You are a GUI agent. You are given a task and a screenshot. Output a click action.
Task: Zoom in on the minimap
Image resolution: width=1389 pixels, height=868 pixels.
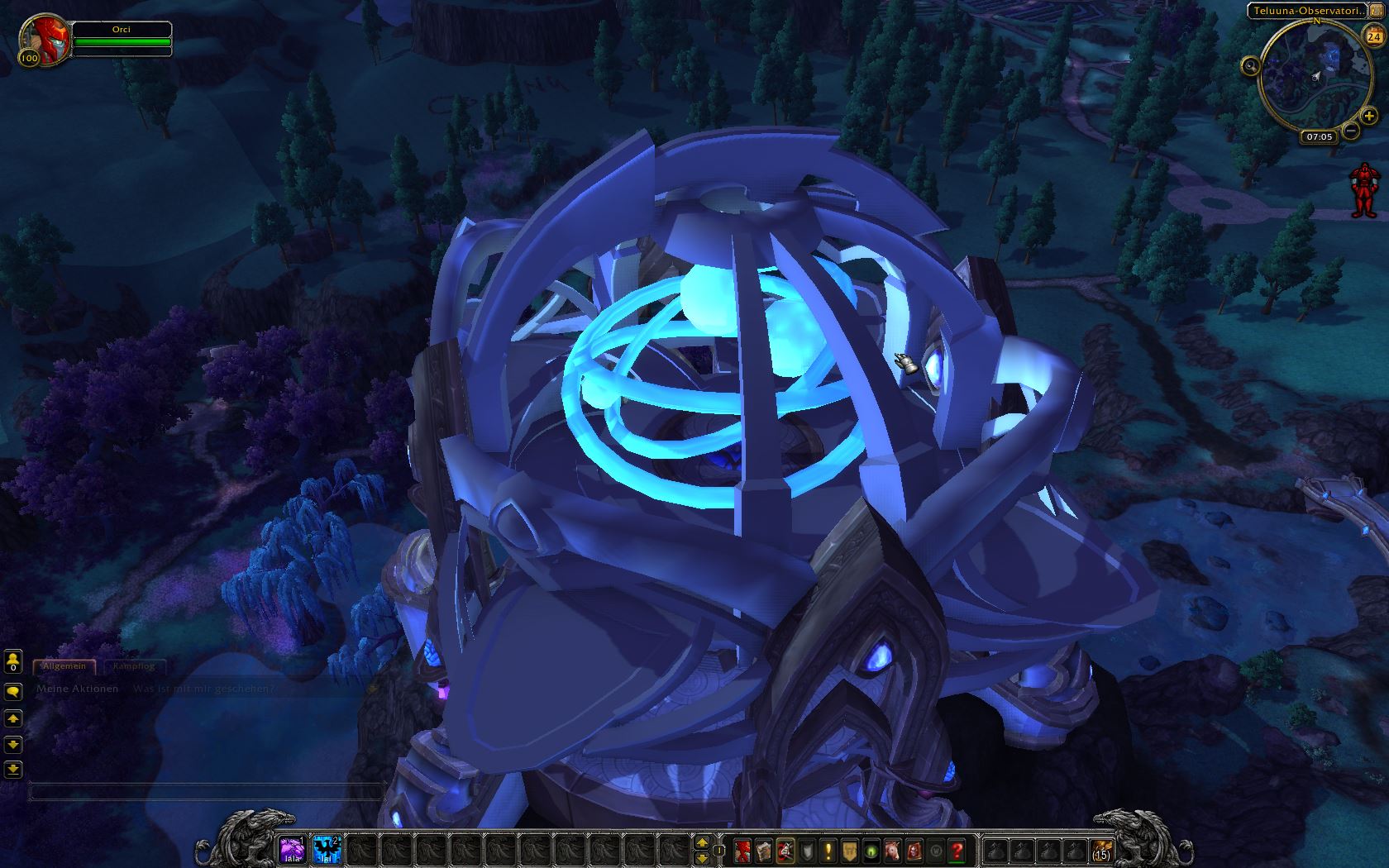pyautogui.click(x=1369, y=117)
